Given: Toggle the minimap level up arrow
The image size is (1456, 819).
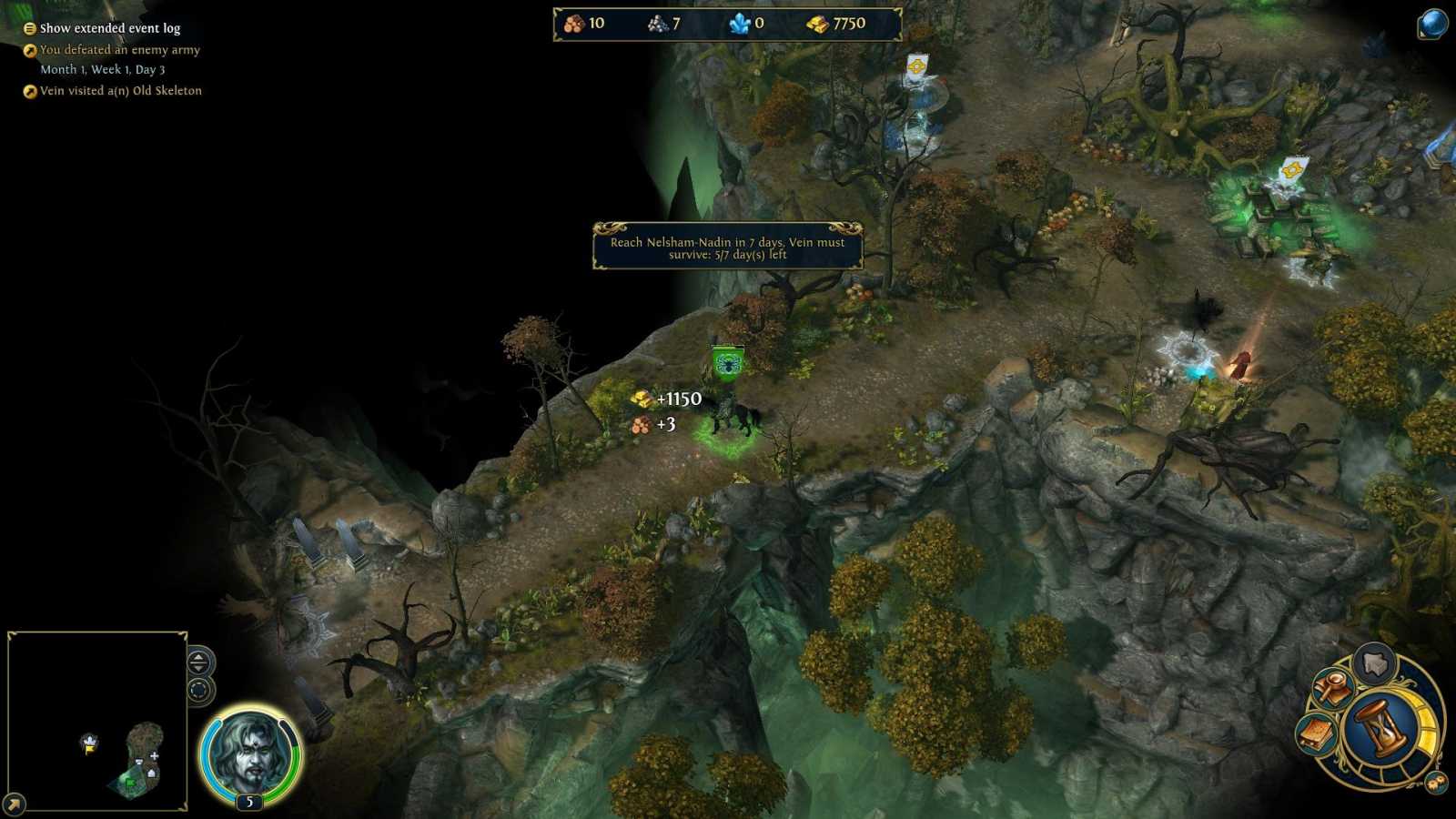Looking at the screenshot, I should (198, 657).
